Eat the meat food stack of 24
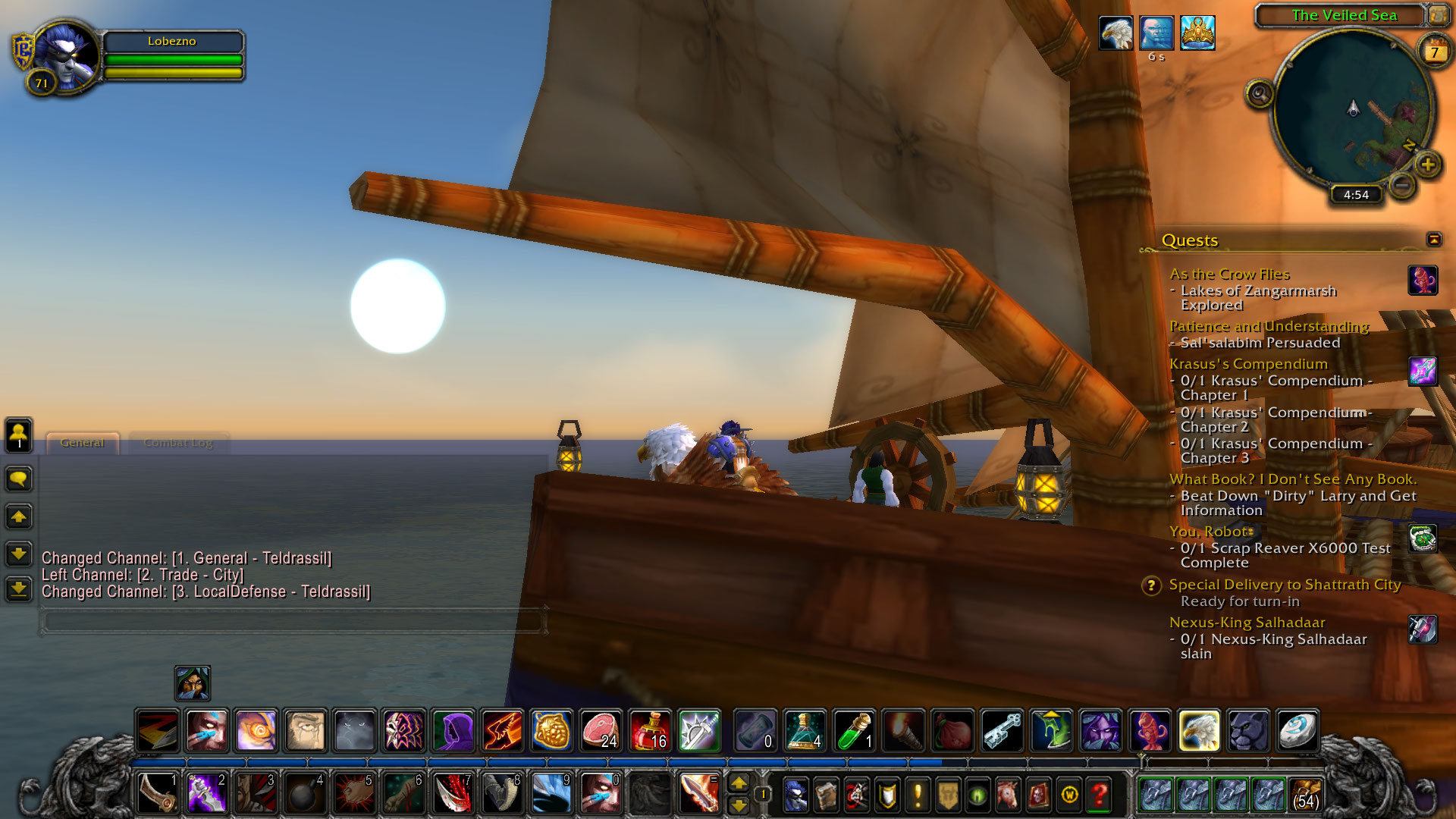Screen dimensions: 1456x819 (601, 730)
